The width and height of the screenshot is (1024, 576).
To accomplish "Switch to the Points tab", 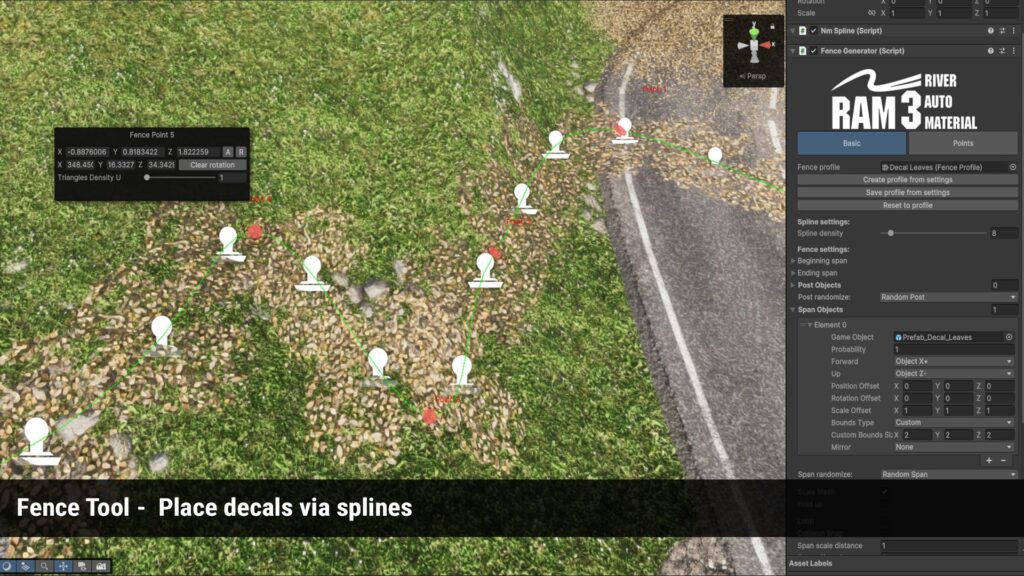I will click(x=963, y=143).
